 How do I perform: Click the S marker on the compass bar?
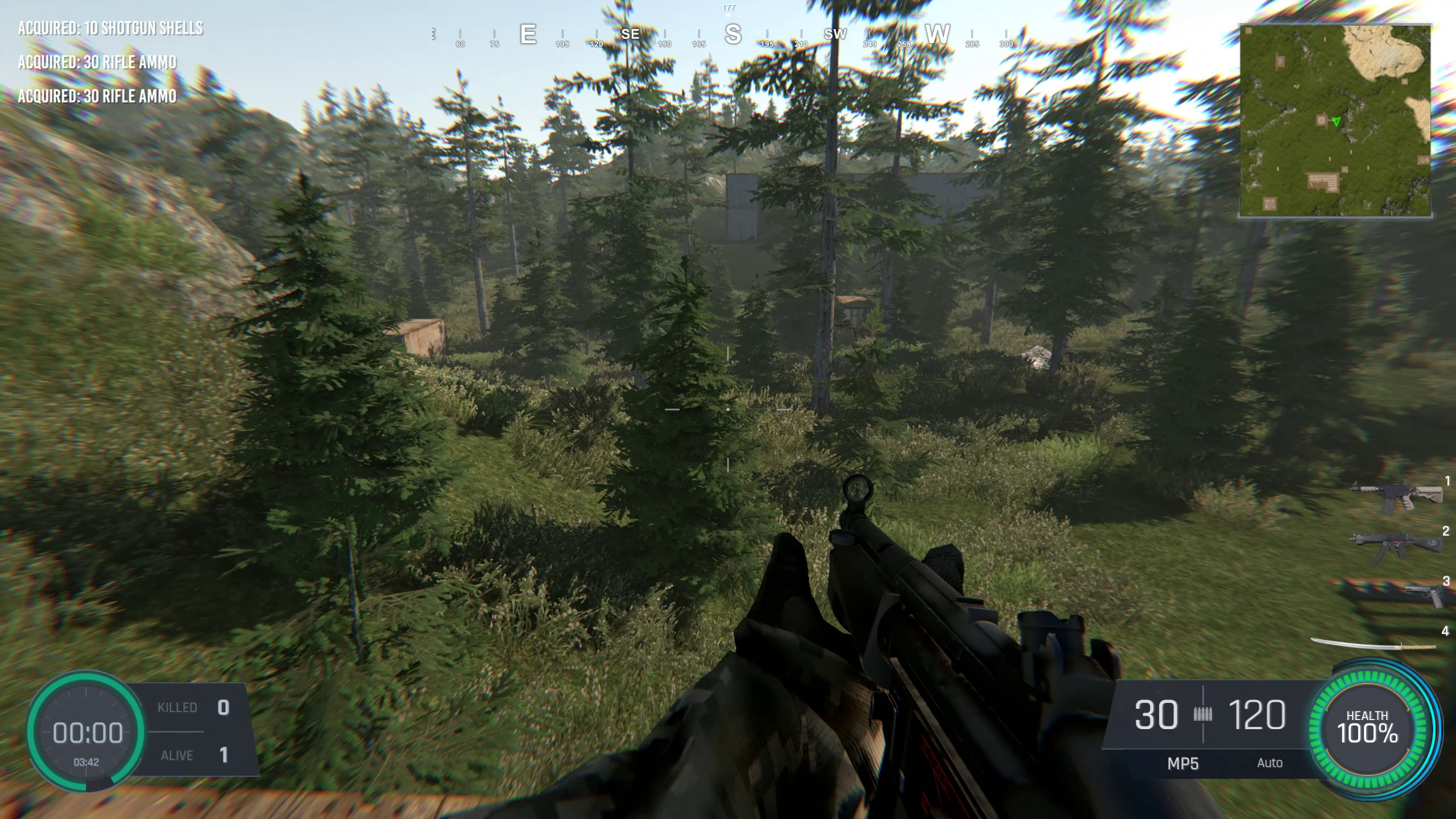734,34
